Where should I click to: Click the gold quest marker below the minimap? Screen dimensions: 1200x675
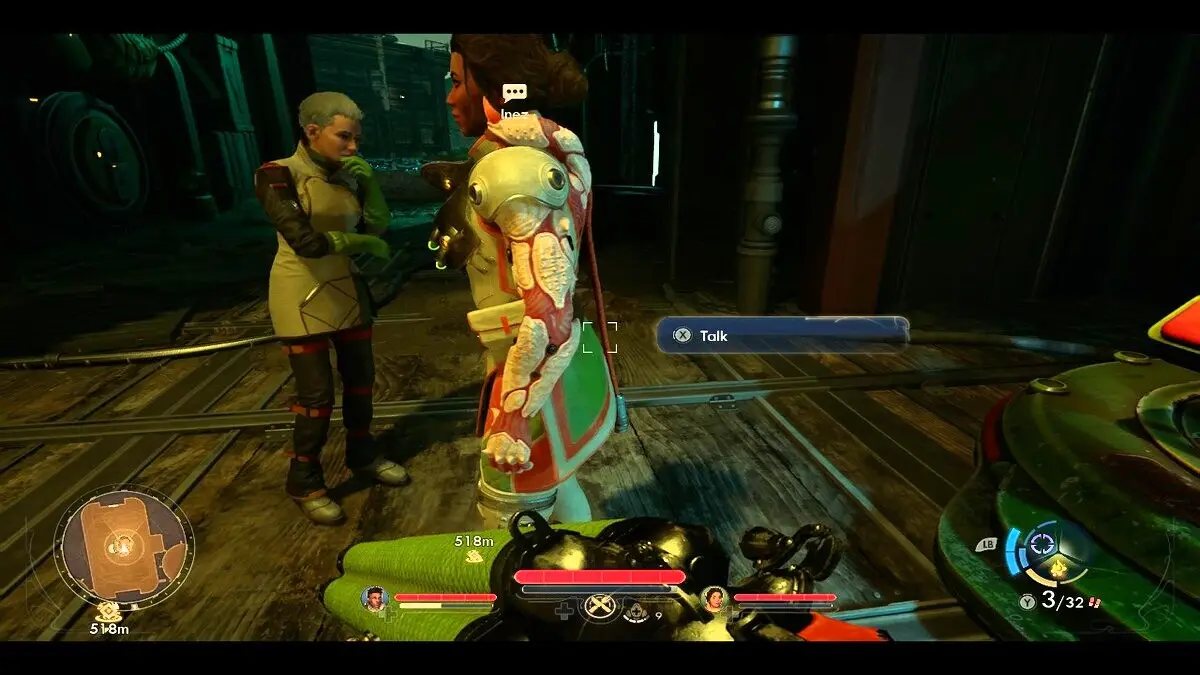[108, 611]
